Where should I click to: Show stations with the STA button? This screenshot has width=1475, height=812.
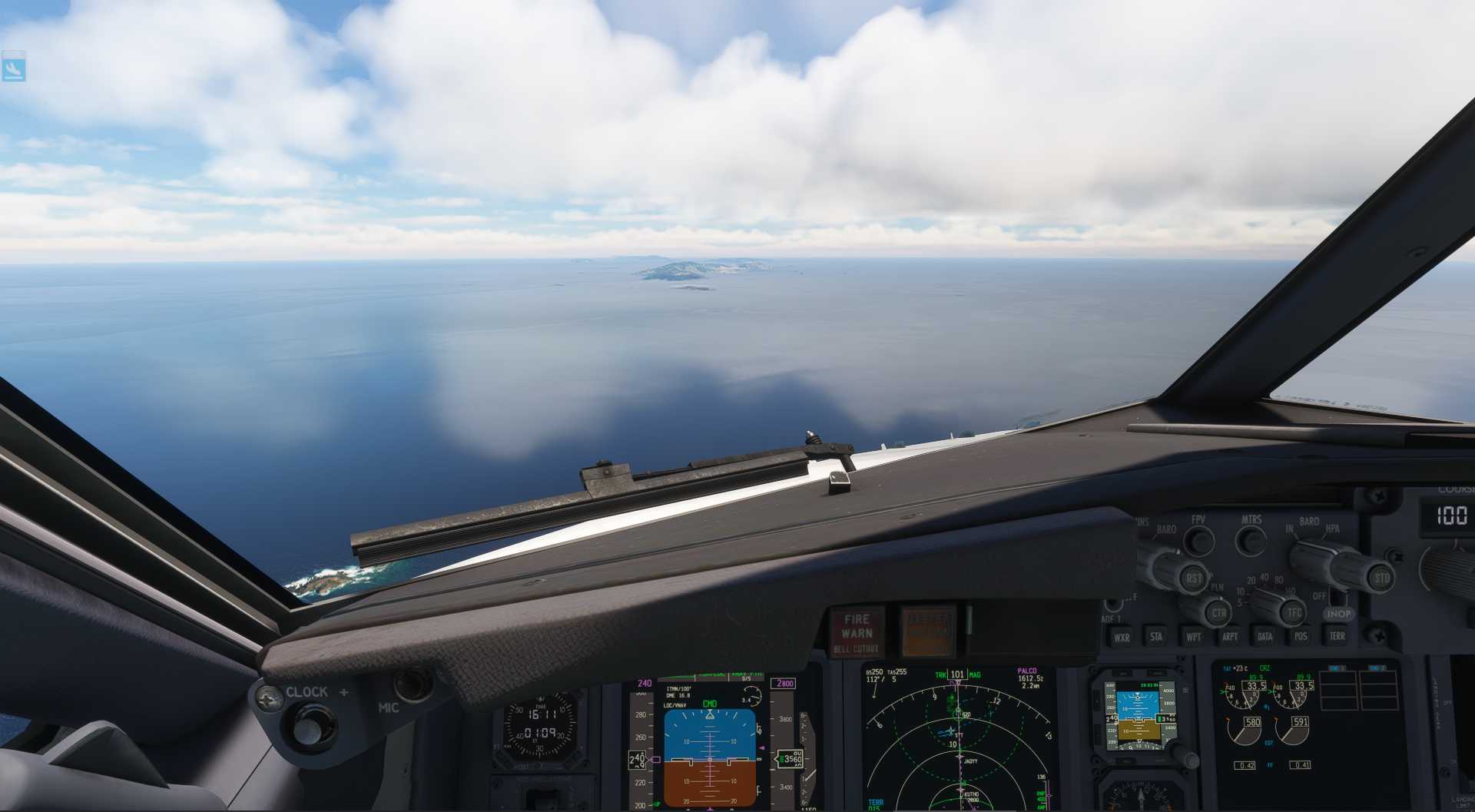(1156, 636)
